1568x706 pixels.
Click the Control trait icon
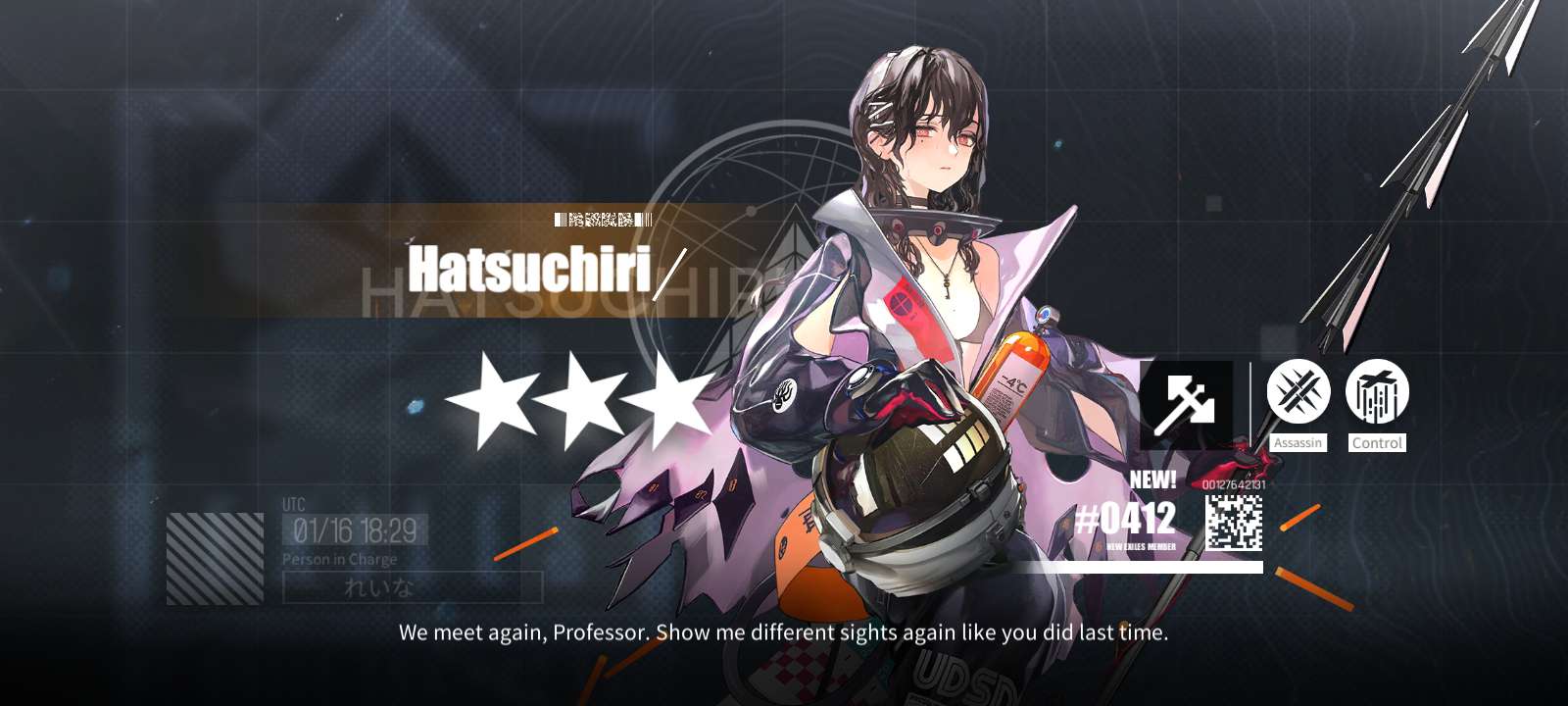click(x=1377, y=392)
